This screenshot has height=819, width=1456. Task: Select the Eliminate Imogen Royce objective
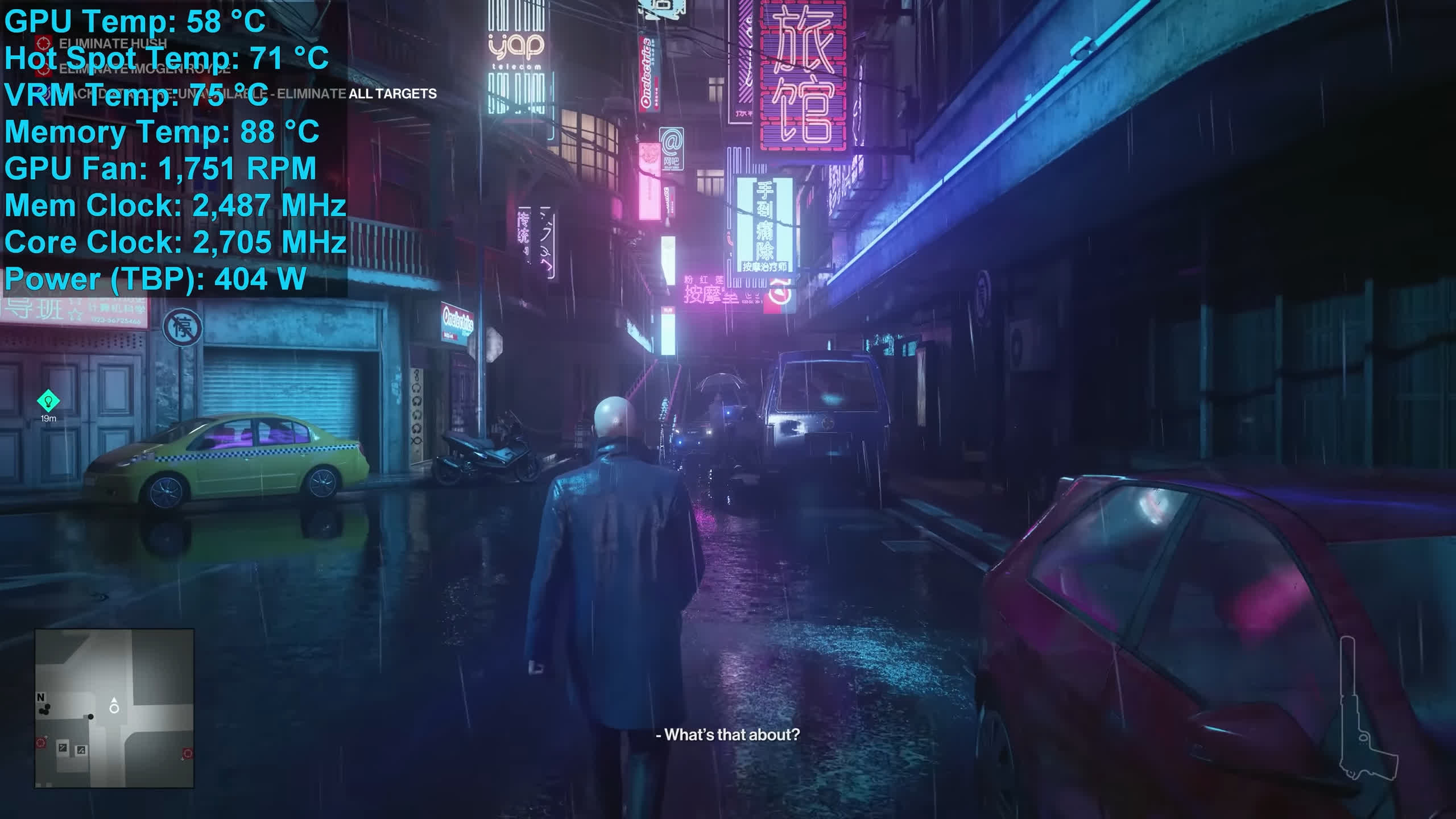(144, 69)
